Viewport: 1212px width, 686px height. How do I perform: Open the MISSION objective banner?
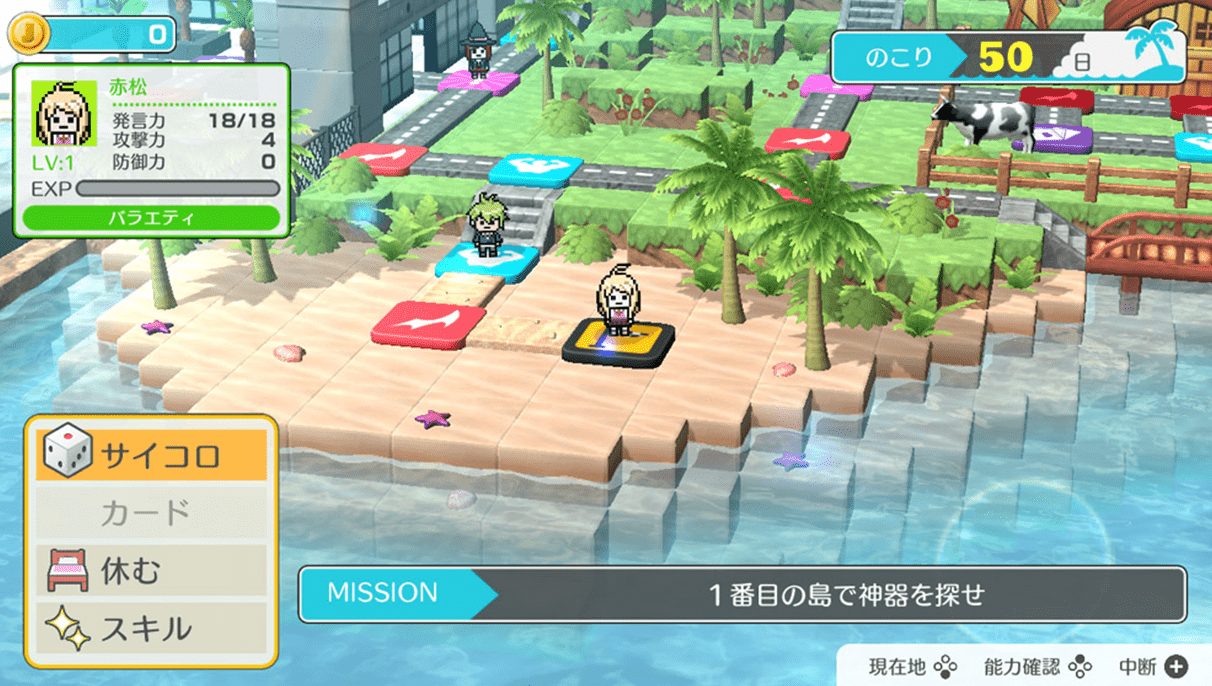coord(742,594)
